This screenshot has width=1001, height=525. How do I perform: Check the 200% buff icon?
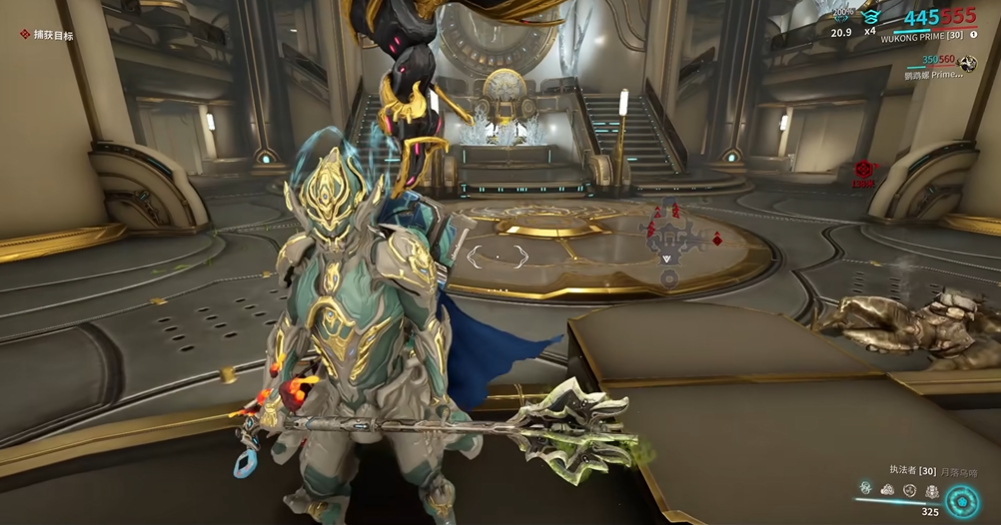843,17
